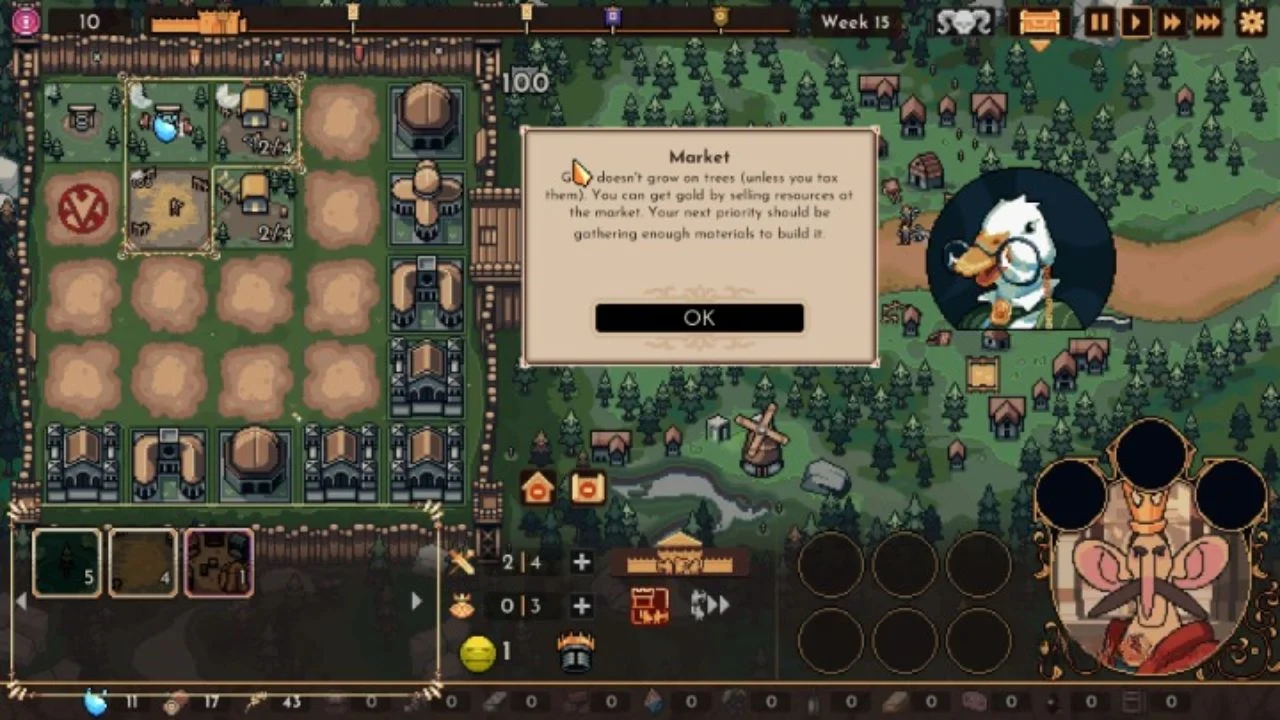This screenshot has width=1280, height=720.
Task: Select the pink-bordered building card
Action: point(219,563)
